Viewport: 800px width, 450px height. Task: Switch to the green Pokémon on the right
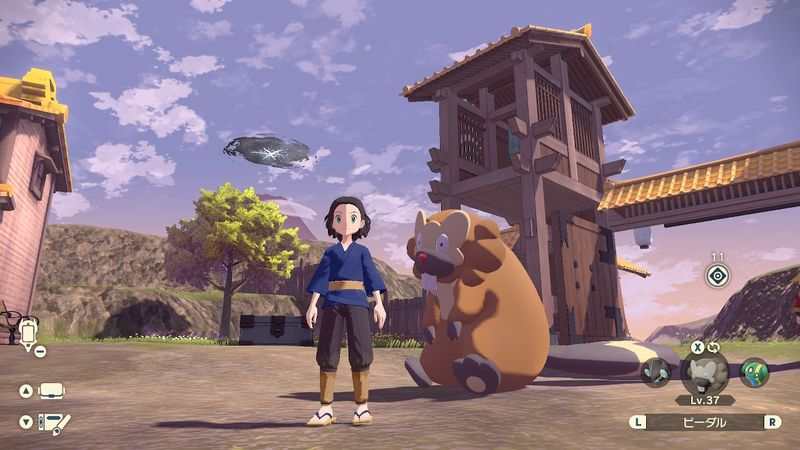pyautogui.click(x=754, y=372)
